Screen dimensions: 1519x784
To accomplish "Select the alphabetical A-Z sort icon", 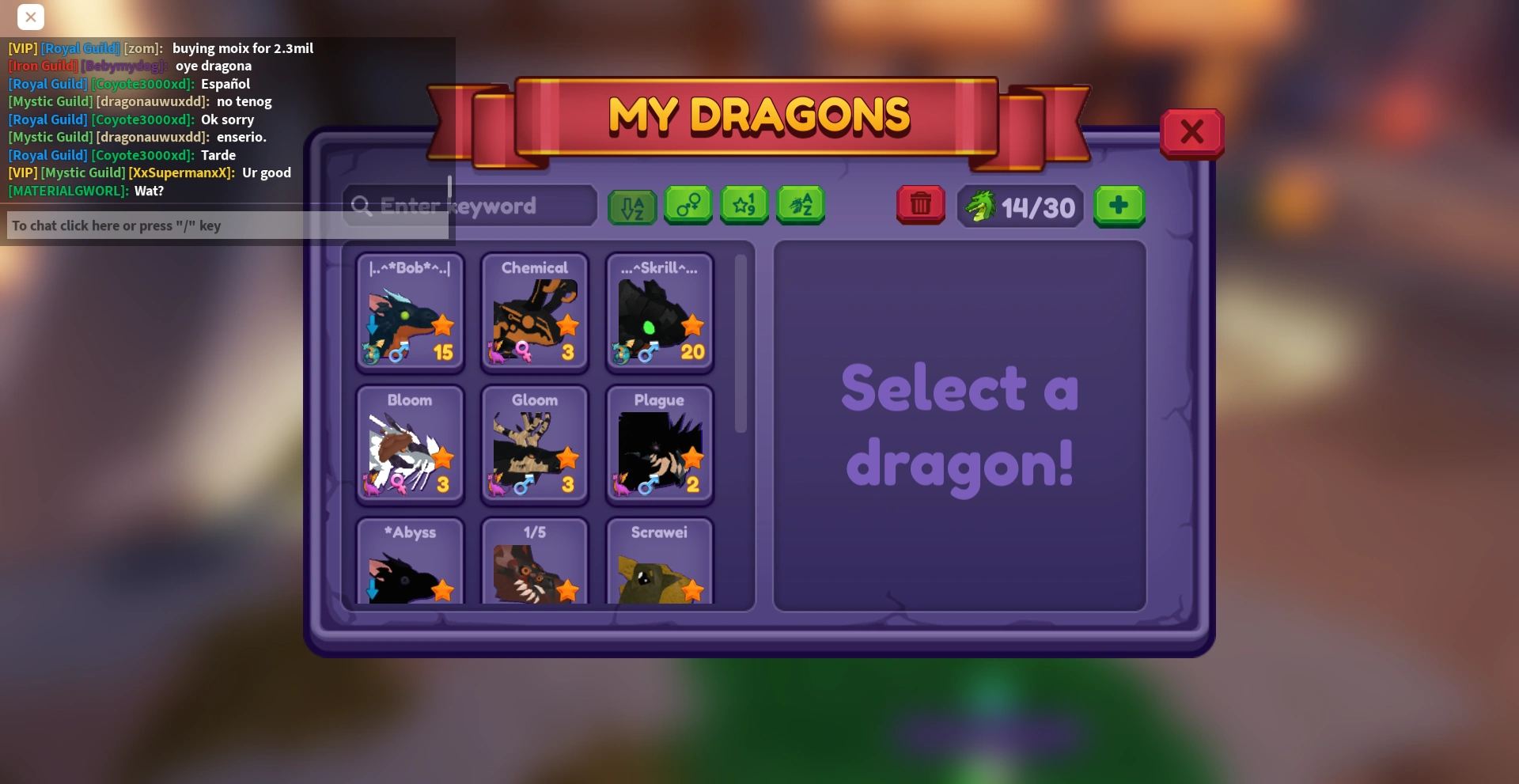I will click(x=631, y=206).
